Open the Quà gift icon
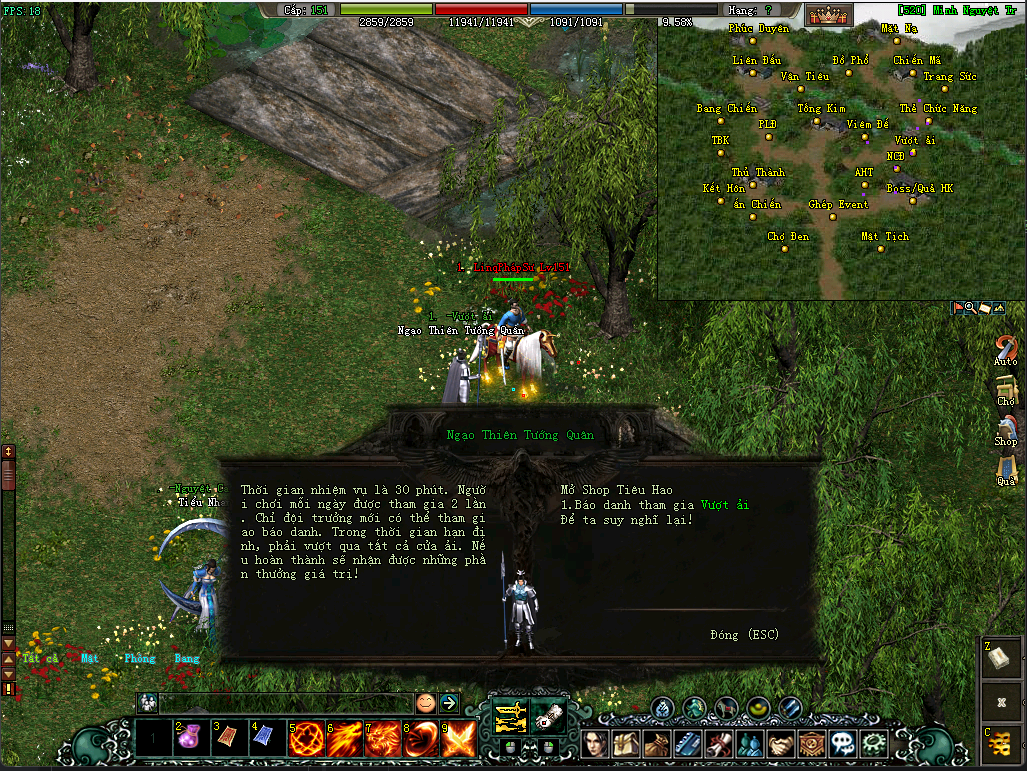Image resolution: width=1027 pixels, height=771 pixels. coord(1006,465)
